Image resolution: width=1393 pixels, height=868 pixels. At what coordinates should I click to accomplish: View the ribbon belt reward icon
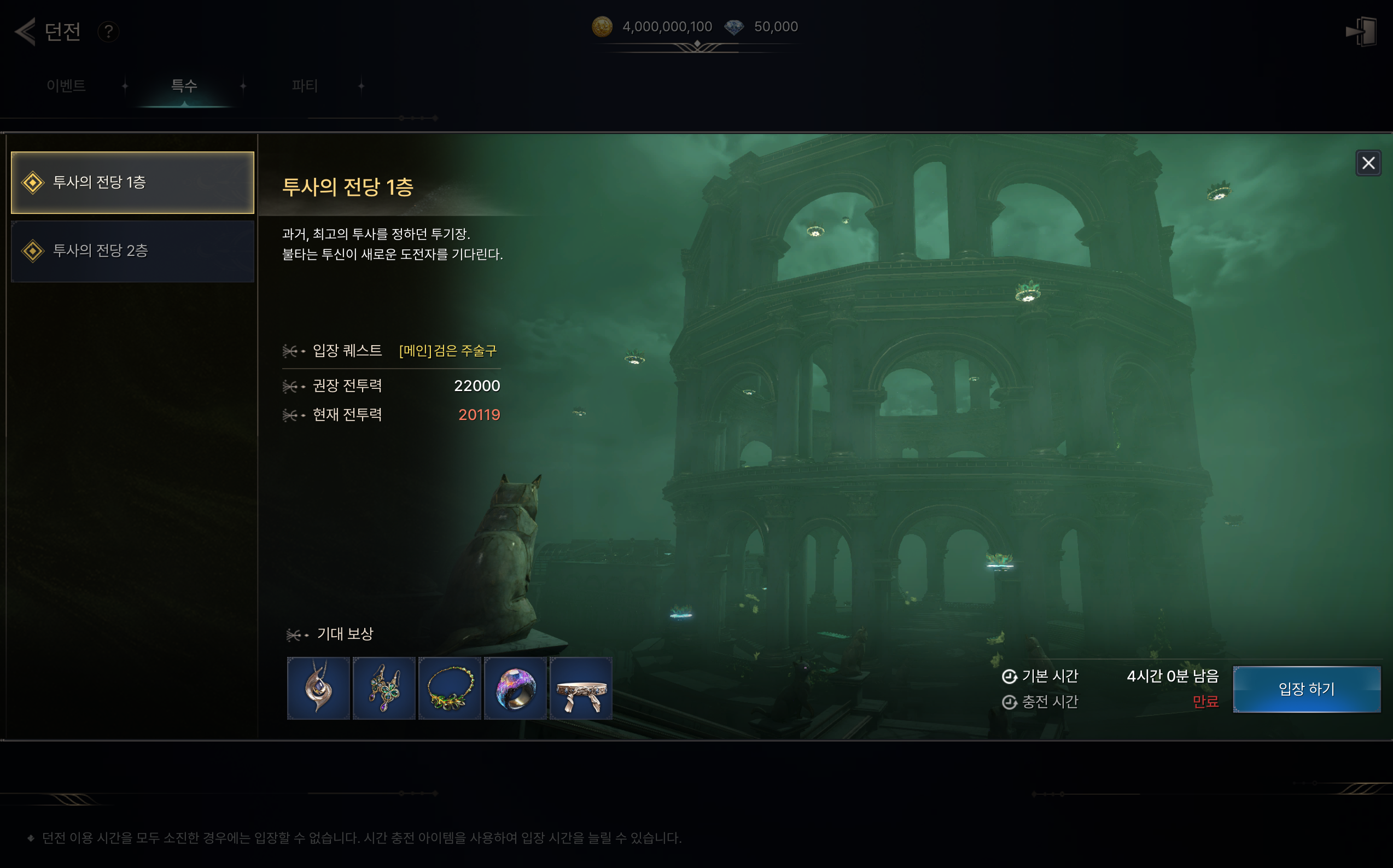581,688
